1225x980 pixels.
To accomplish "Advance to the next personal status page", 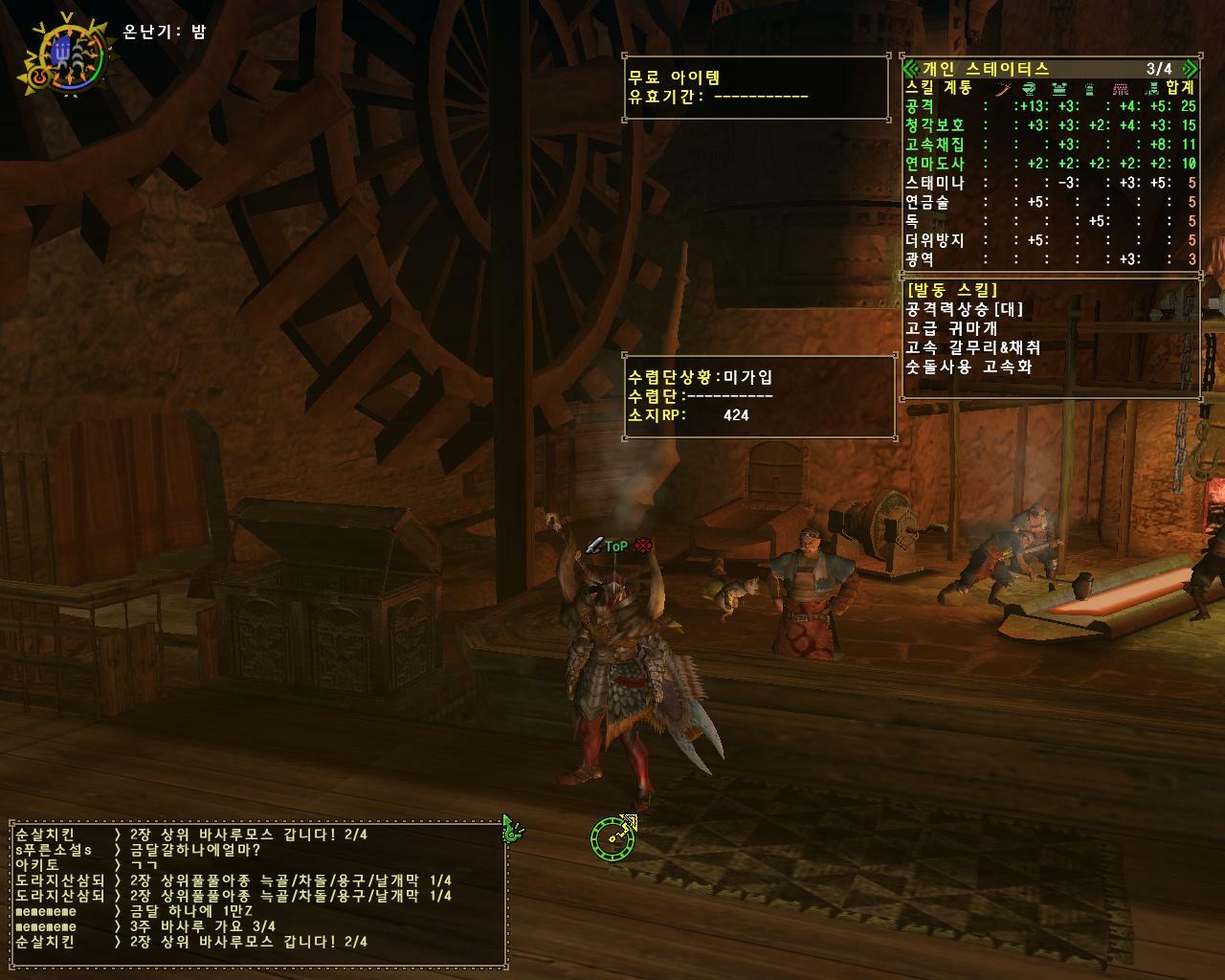I will point(1190,68).
